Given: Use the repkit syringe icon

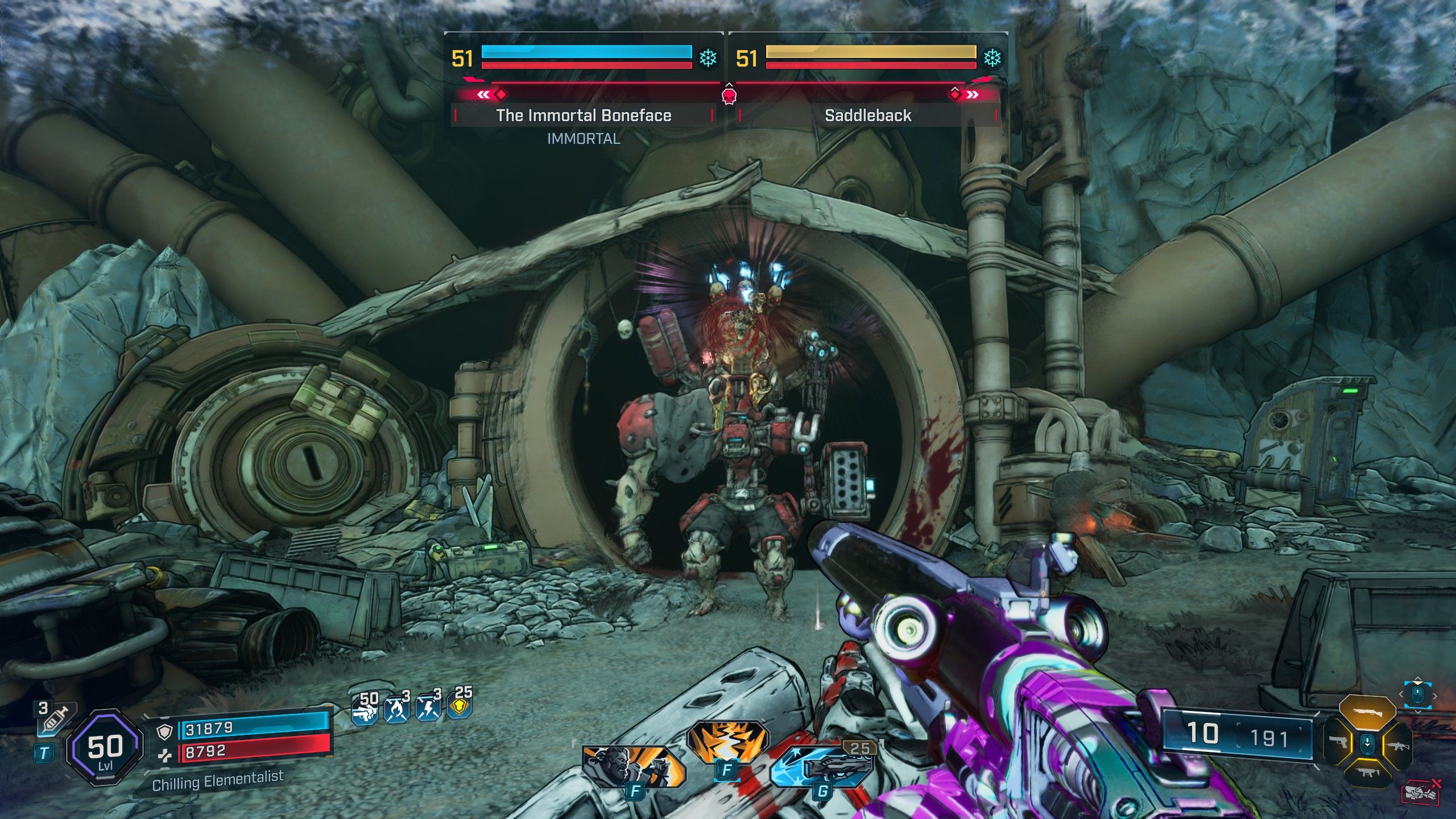Looking at the screenshot, I should click(55, 719).
